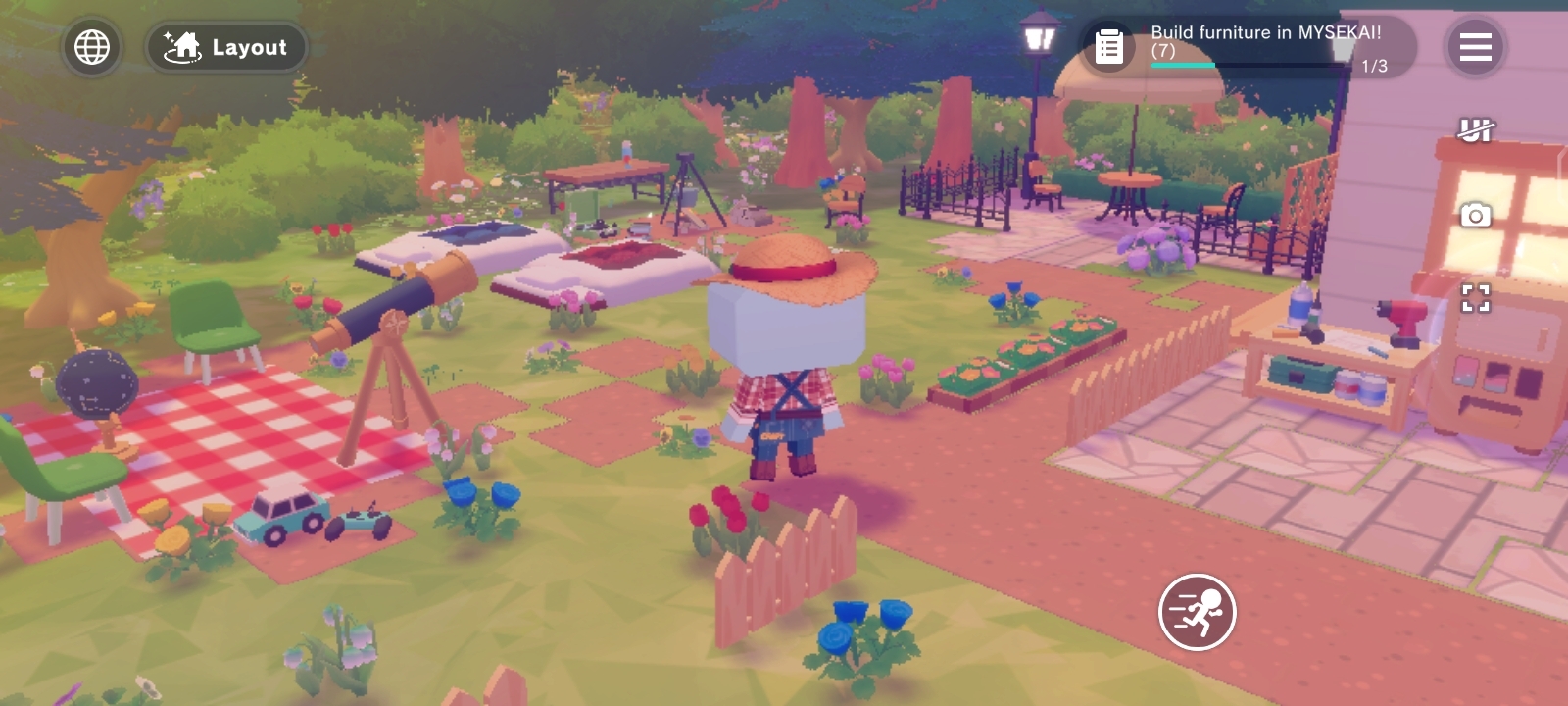
Task: Enter Layout editing mode
Action: (x=226, y=47)
